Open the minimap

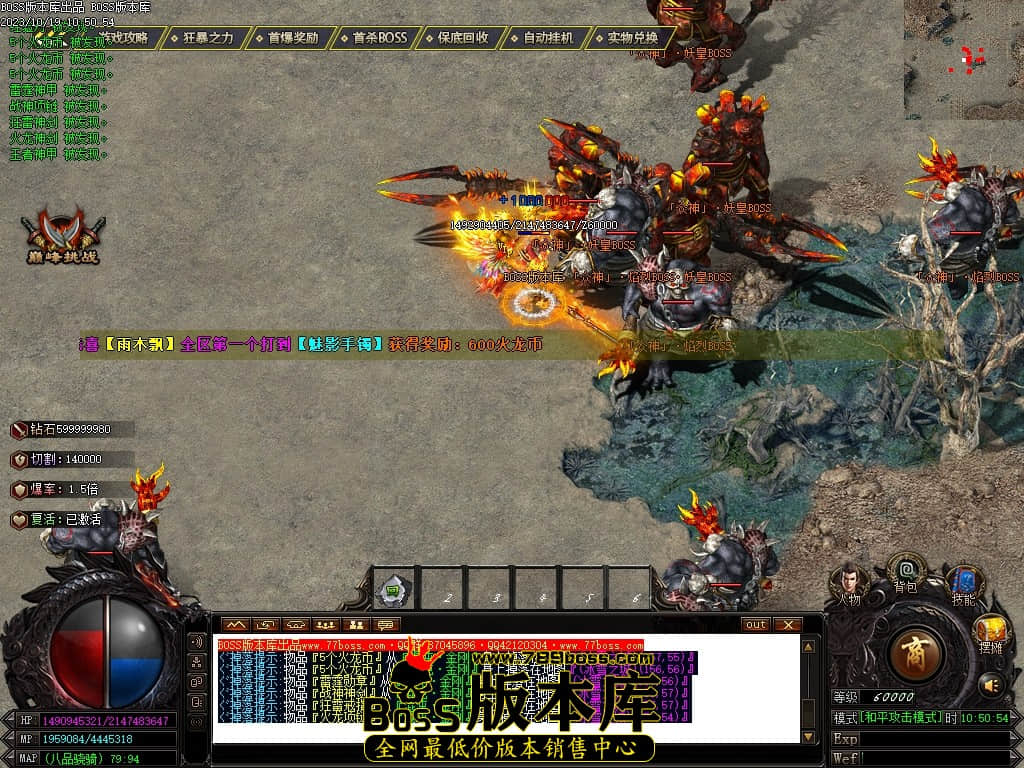pyautogui.click(x=964, y=60)
